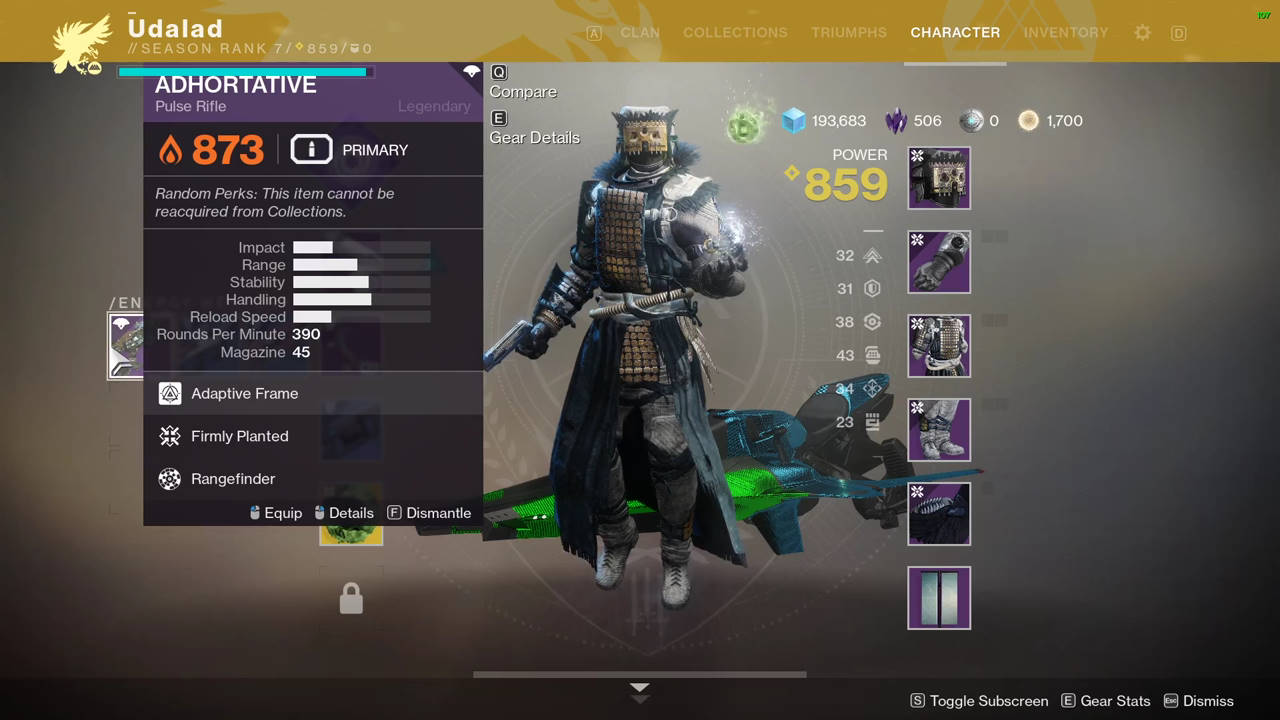The width and height of the screenshot is (1280, 720).
Task: Select the green seasonal artifact icon
Action: click(x=745, y=126)
